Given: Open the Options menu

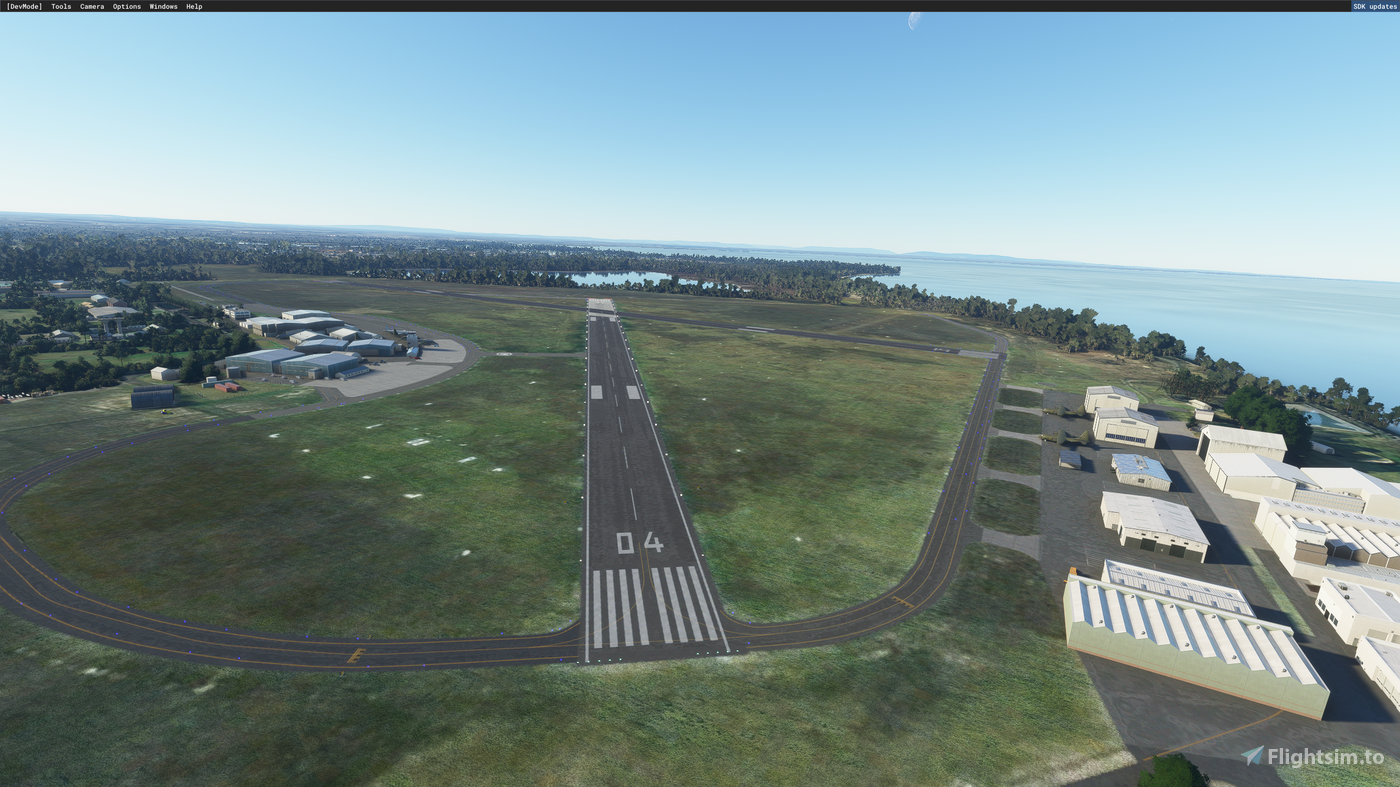Looking at the screenshot, I should [126, 5].
